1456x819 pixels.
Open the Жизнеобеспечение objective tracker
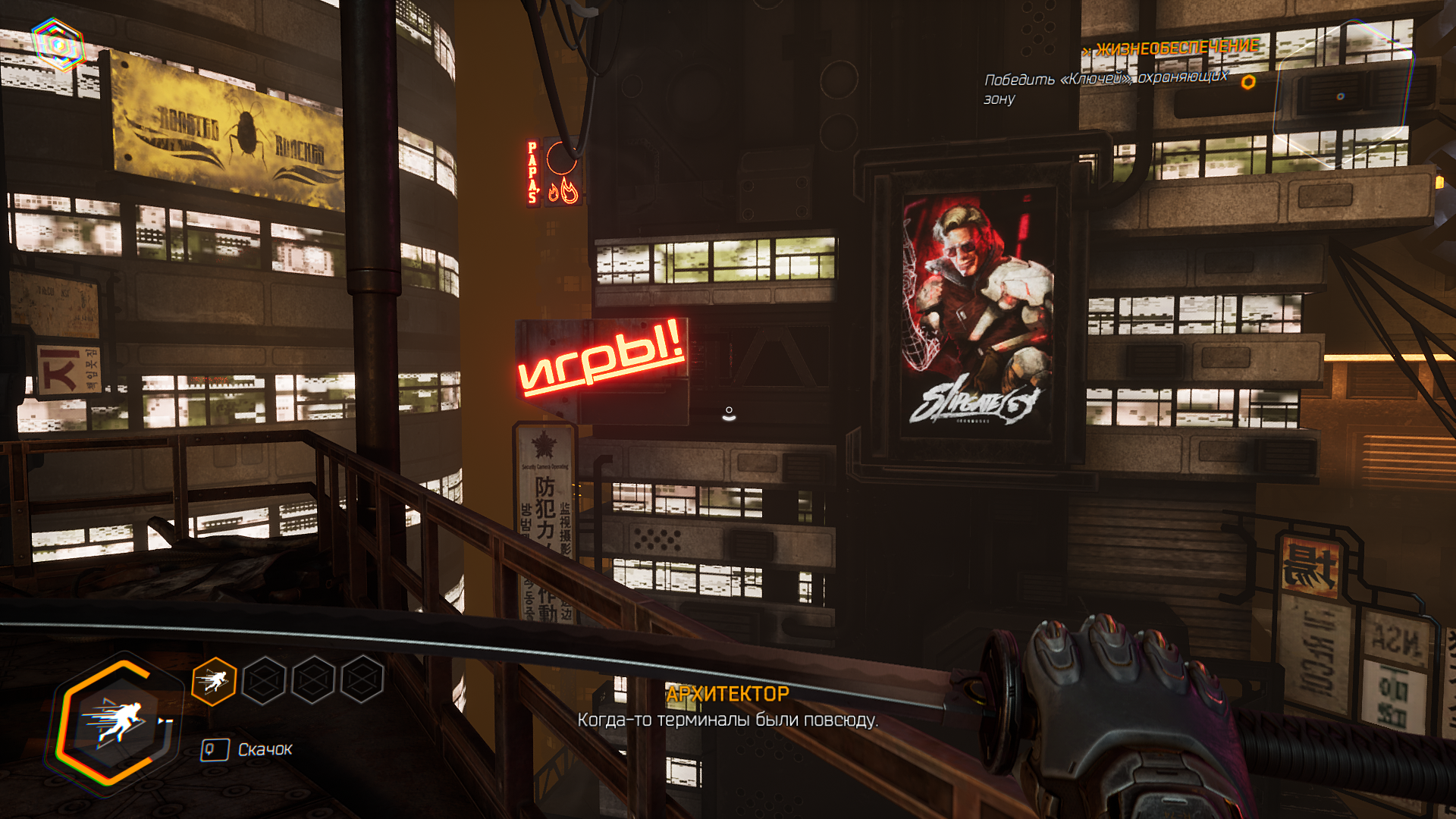[1176, 48]
